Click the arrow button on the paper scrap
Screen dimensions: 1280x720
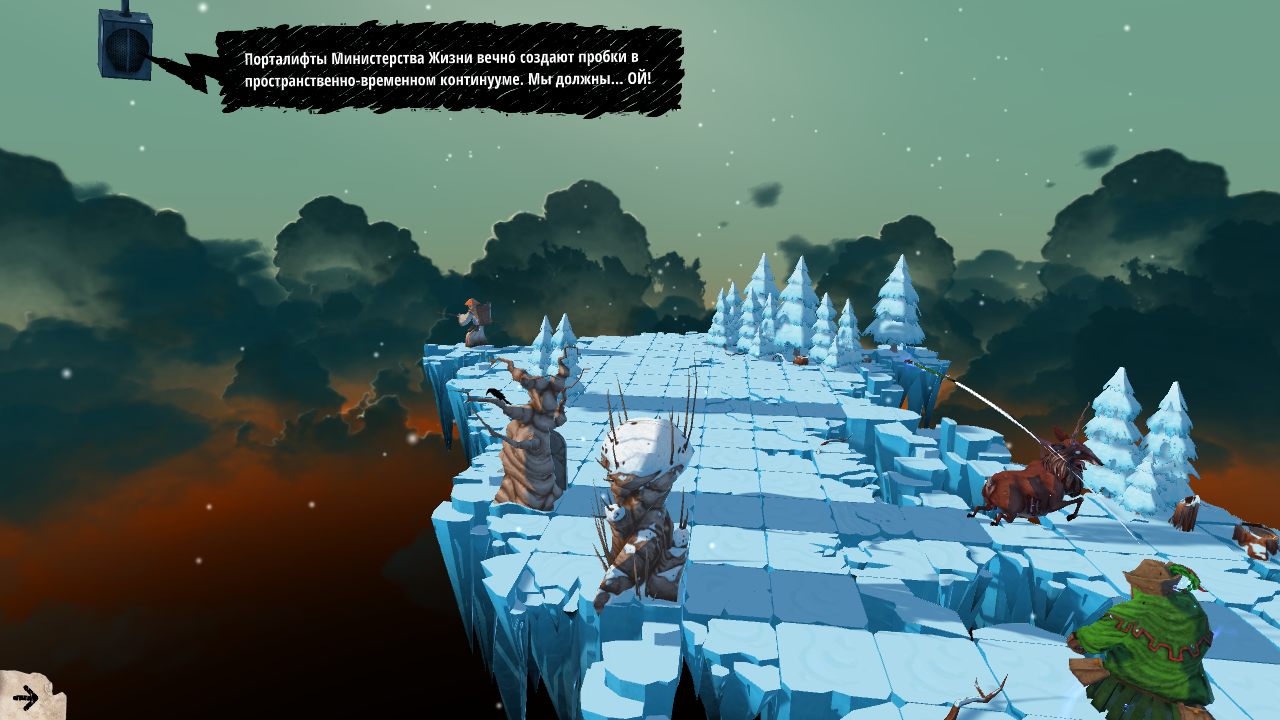(x=26, y=697)
